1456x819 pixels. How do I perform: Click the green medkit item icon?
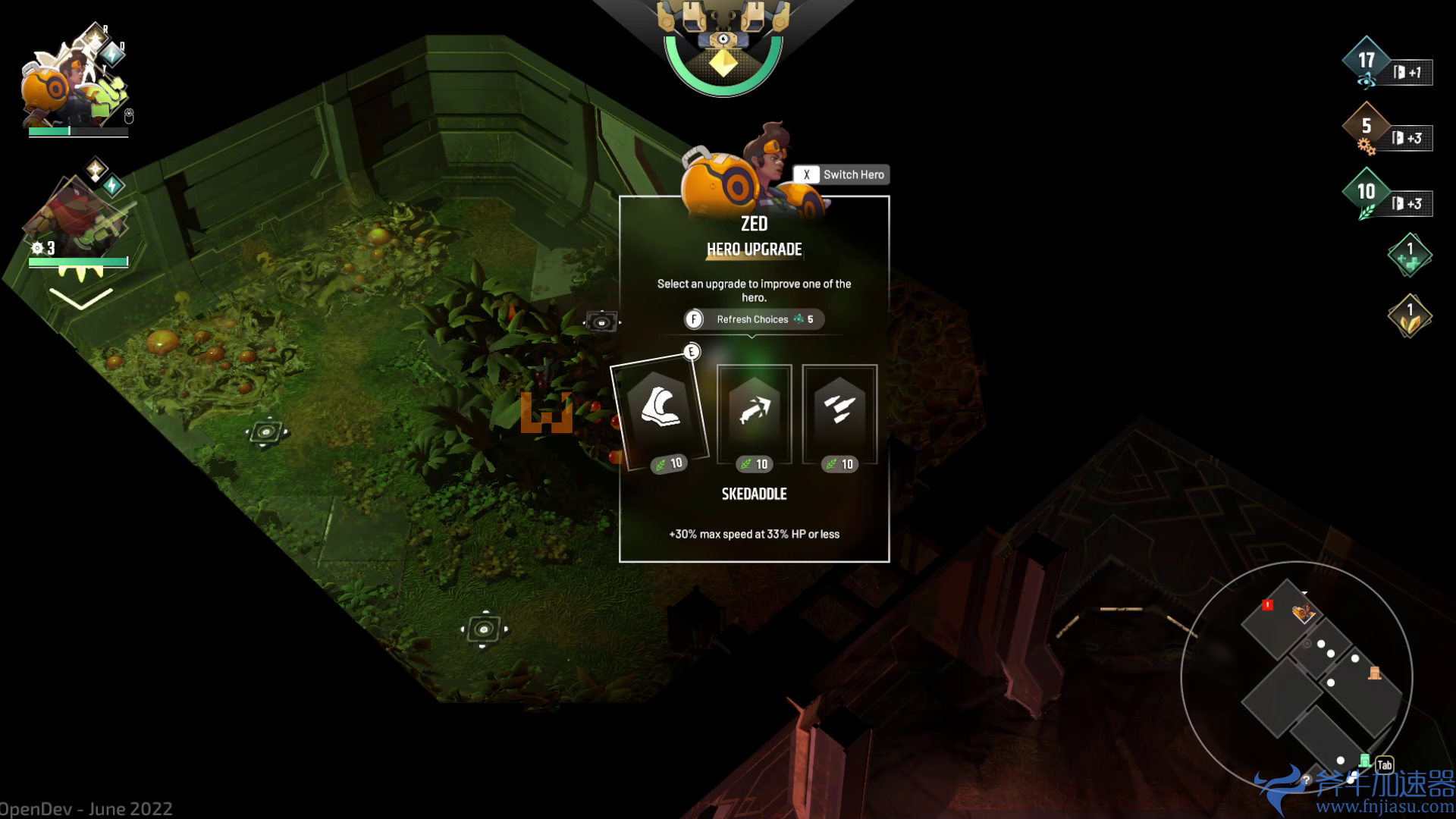(1409, 256)
